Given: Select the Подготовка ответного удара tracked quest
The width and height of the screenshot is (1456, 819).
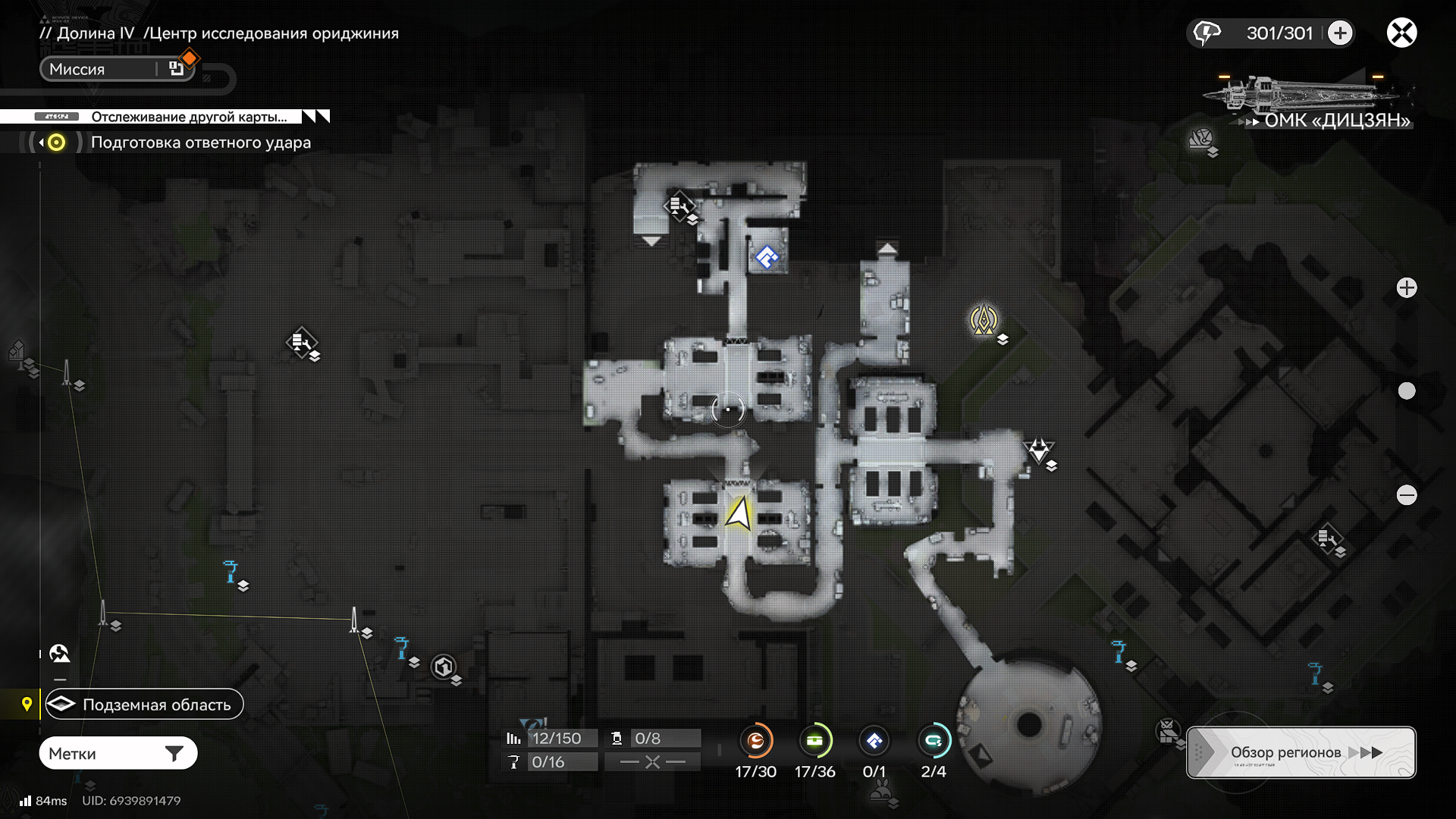Looking at the screenshot, I should (200, 143).
